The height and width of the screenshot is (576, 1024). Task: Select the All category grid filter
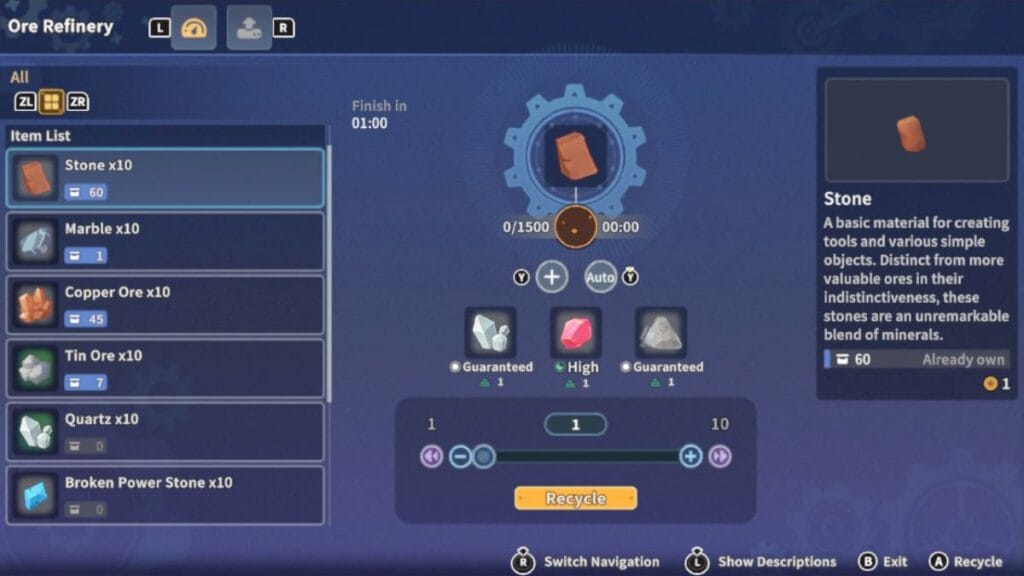coord(51,101)
